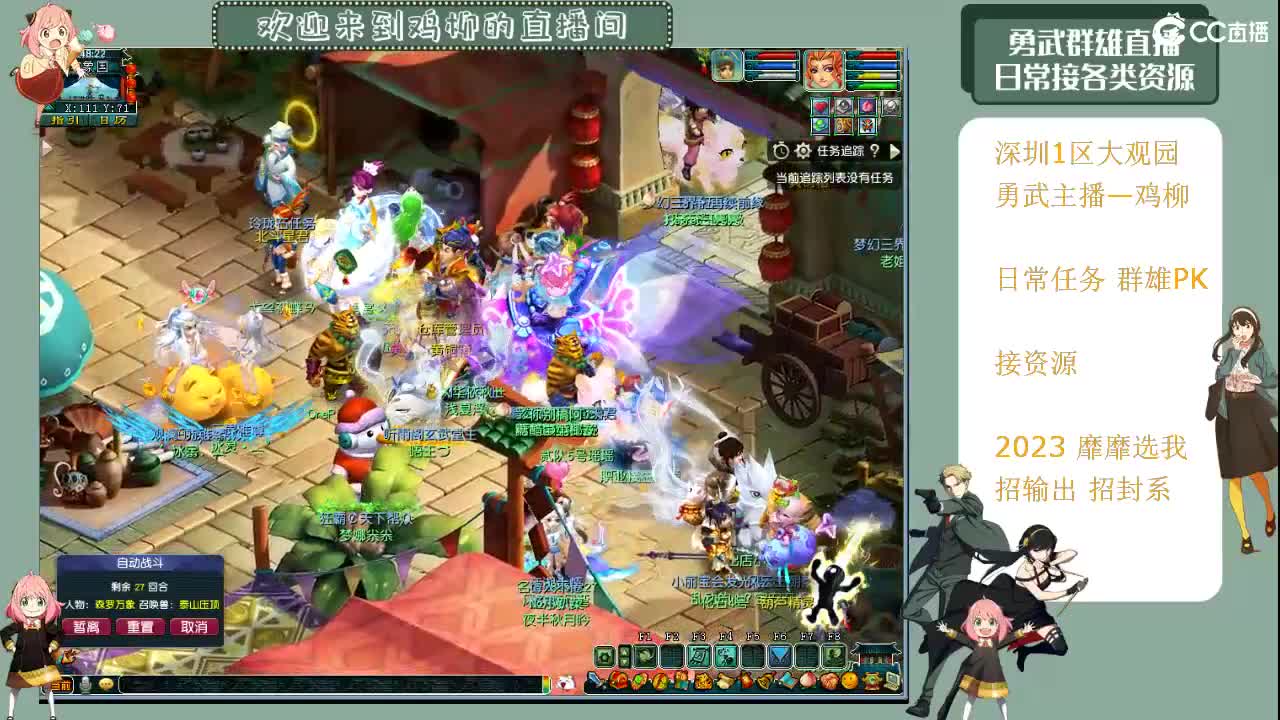Click the gear icon left of the F-key hotbar

point(605,657)
